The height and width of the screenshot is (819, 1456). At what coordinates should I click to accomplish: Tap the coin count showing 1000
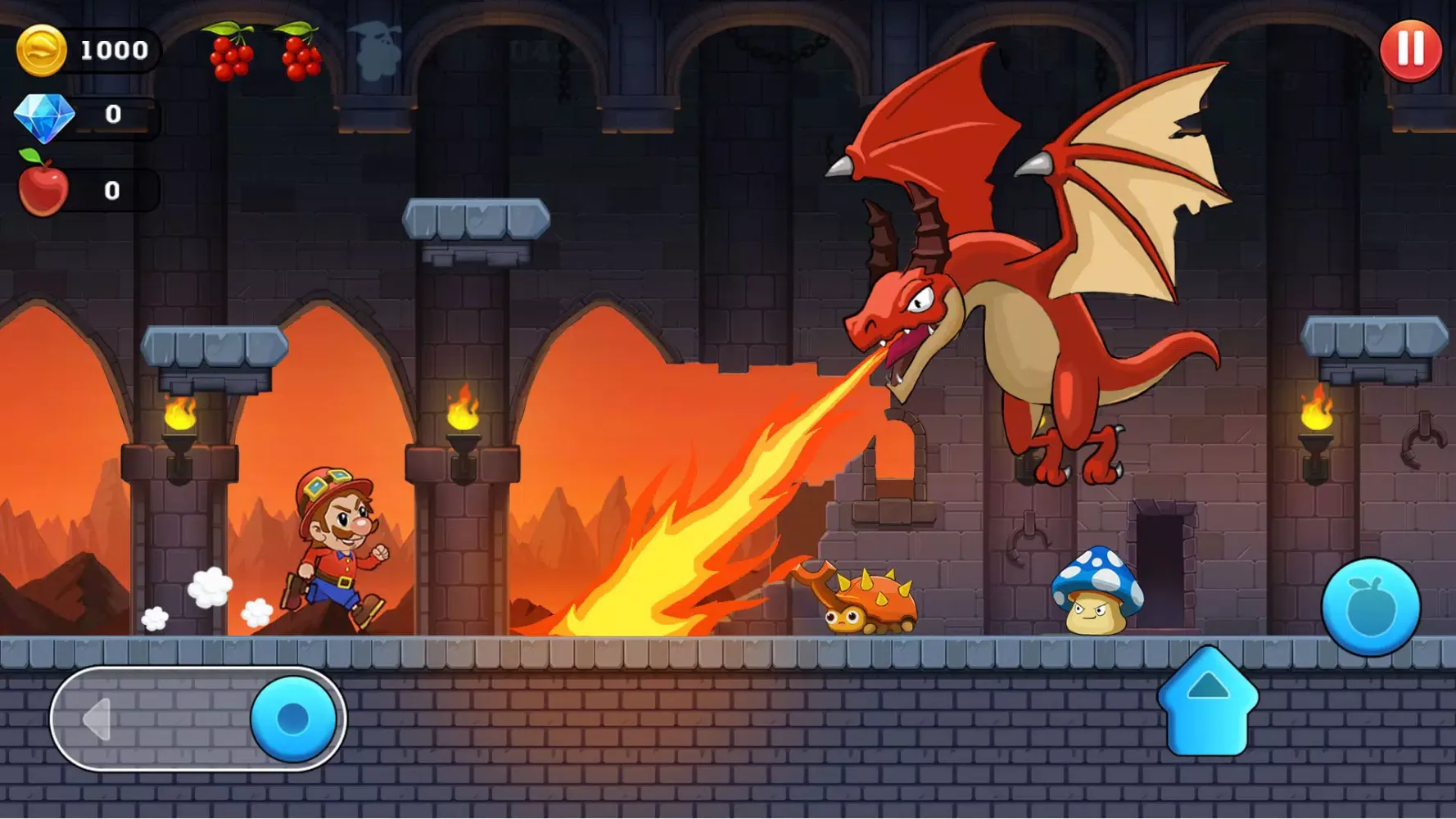tap(114, 51)
